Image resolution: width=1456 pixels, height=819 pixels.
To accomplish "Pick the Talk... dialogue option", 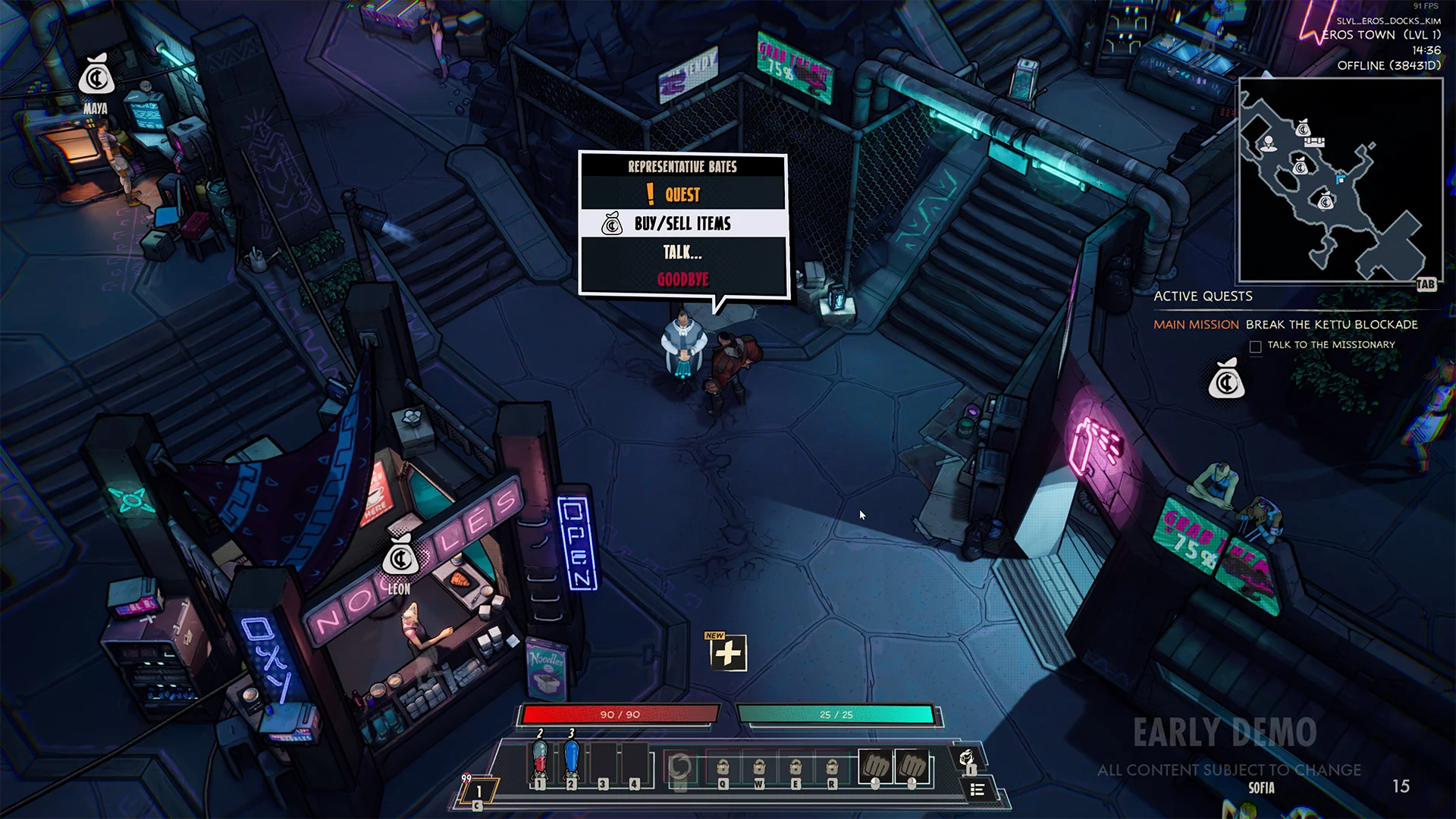I will tap(682, 253).
